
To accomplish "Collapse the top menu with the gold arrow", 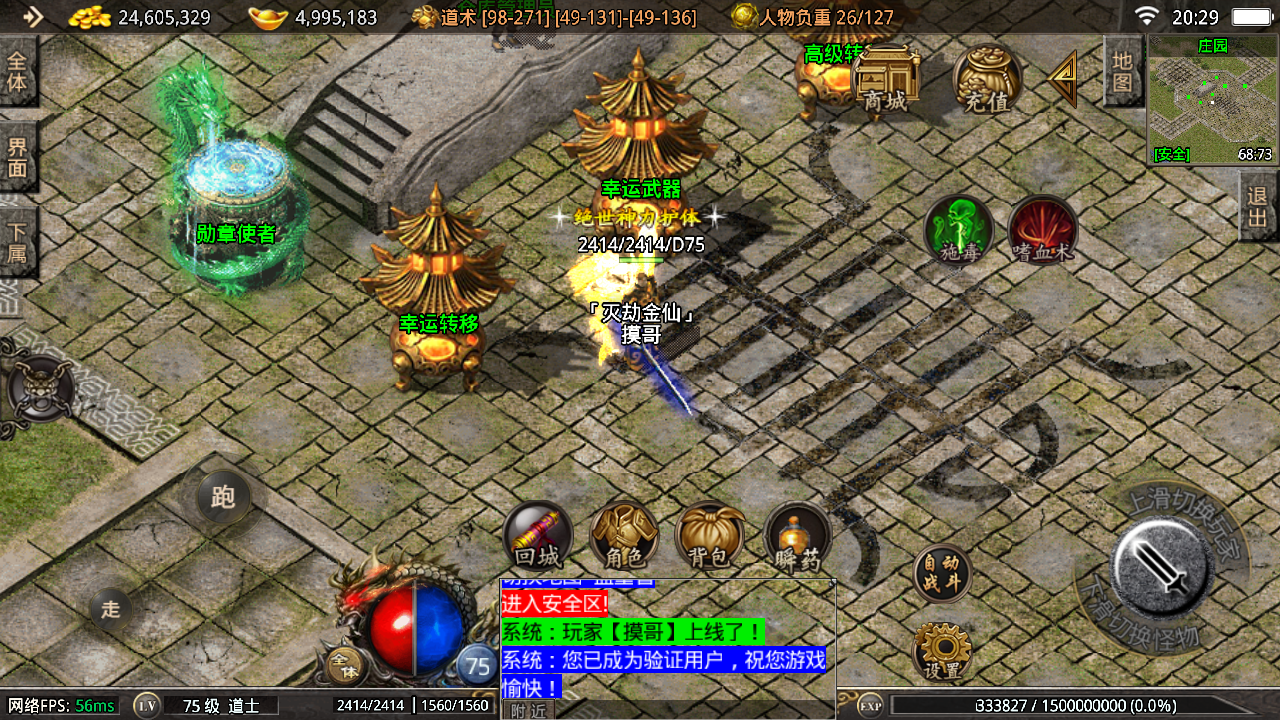I will (1064, 79).
